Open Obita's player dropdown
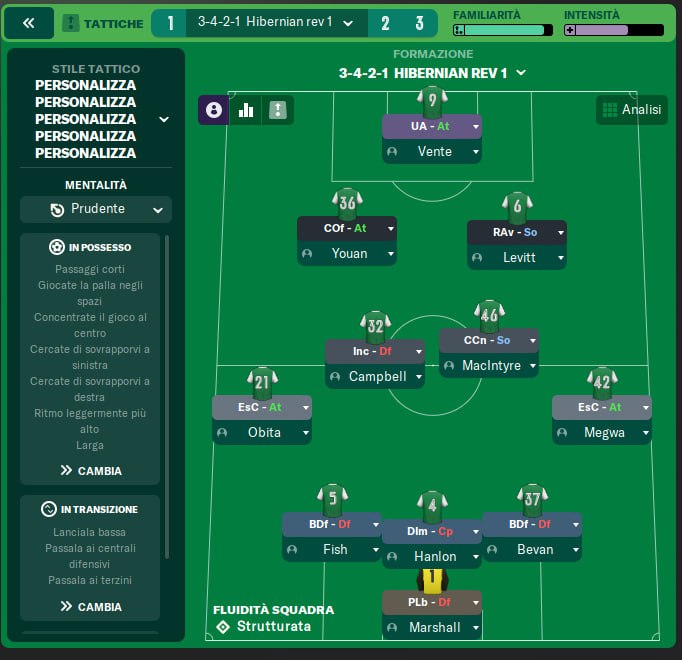The height and width of the screenshot is (660, 682). (306, 433)
